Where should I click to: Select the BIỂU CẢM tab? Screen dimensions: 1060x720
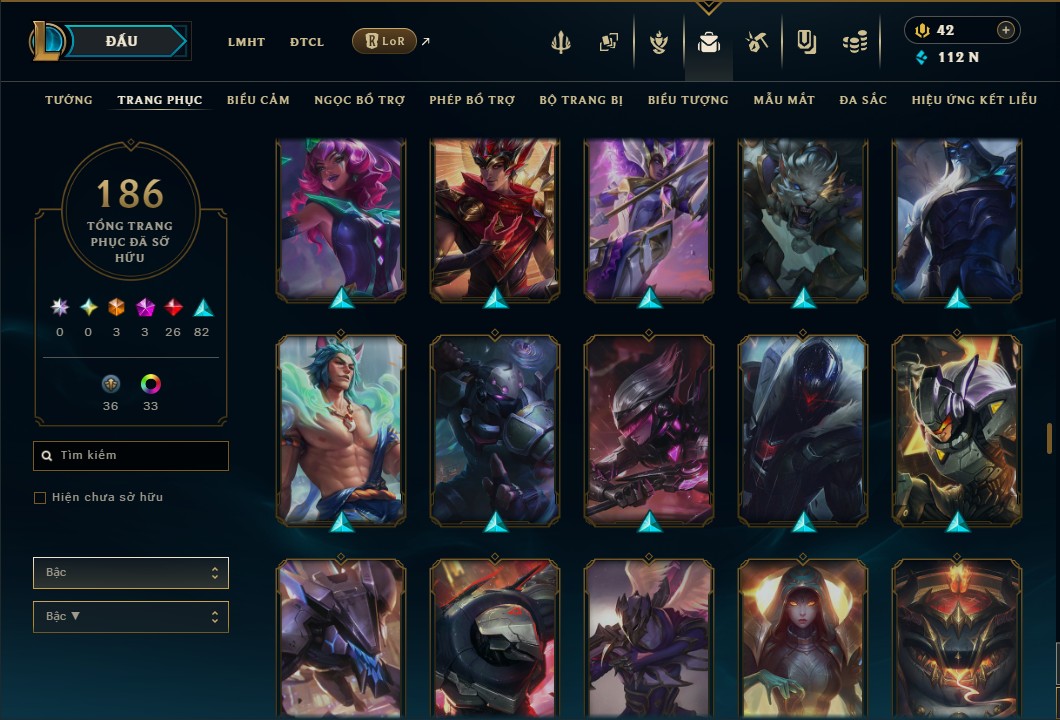(x=258, y=100)
